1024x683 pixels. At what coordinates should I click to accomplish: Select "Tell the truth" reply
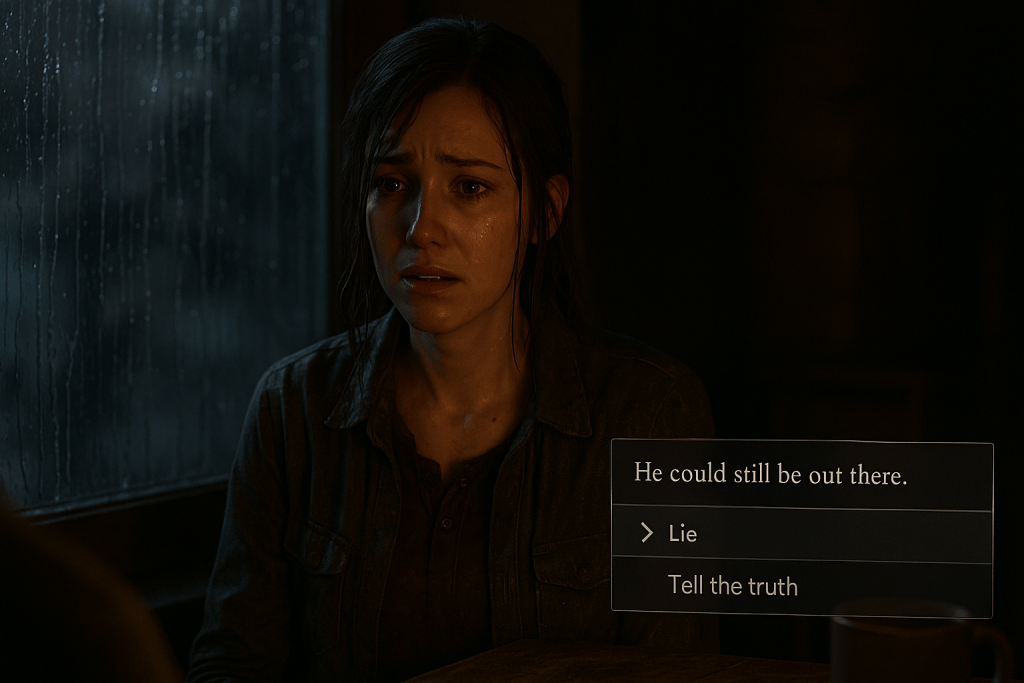click(x=733, y=586)
